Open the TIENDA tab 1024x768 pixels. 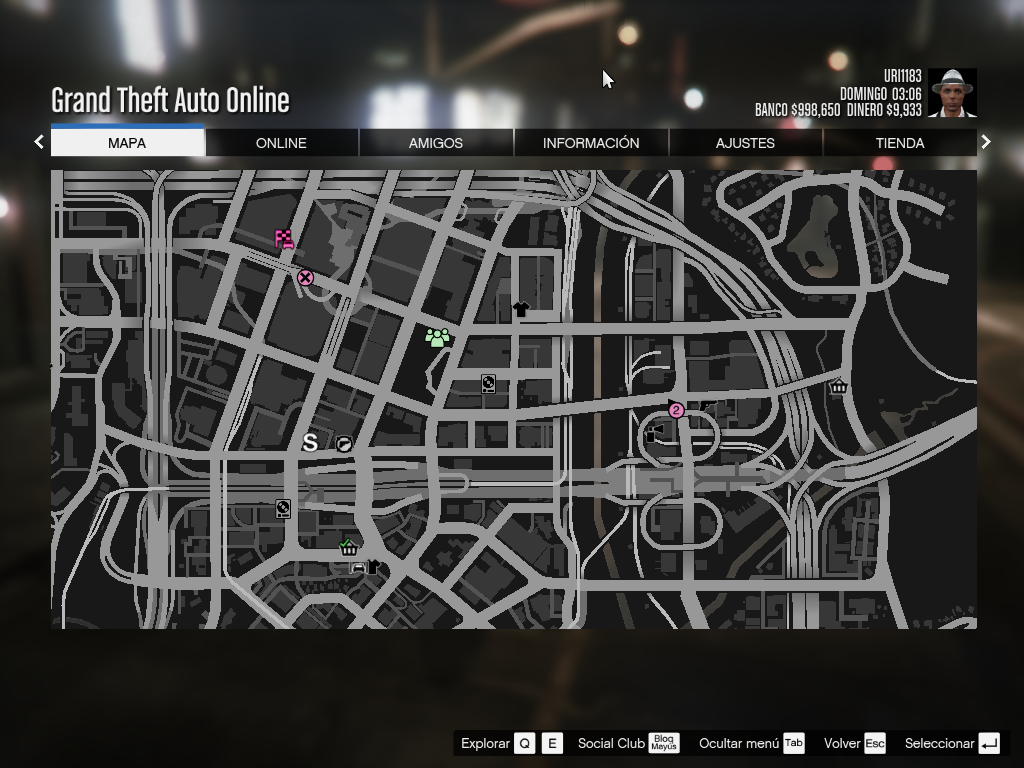click(x=900, y=143)
